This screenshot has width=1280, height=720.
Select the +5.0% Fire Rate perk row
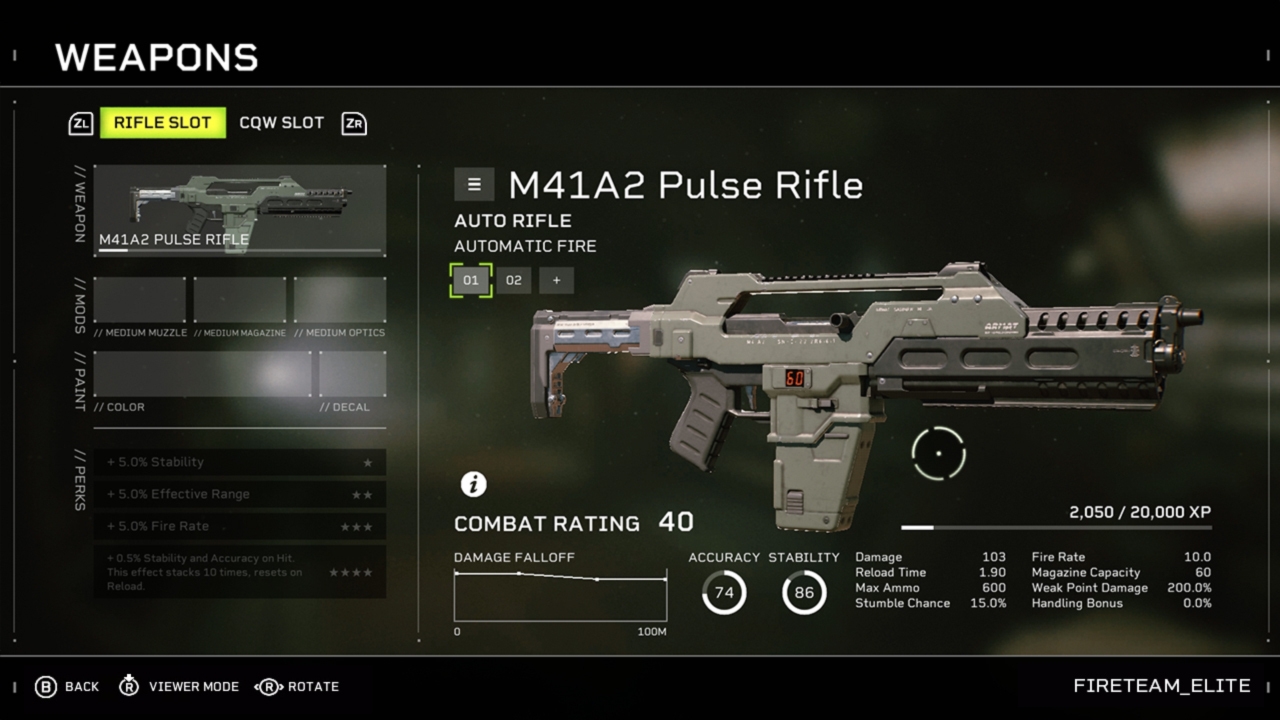coord(239,526)
